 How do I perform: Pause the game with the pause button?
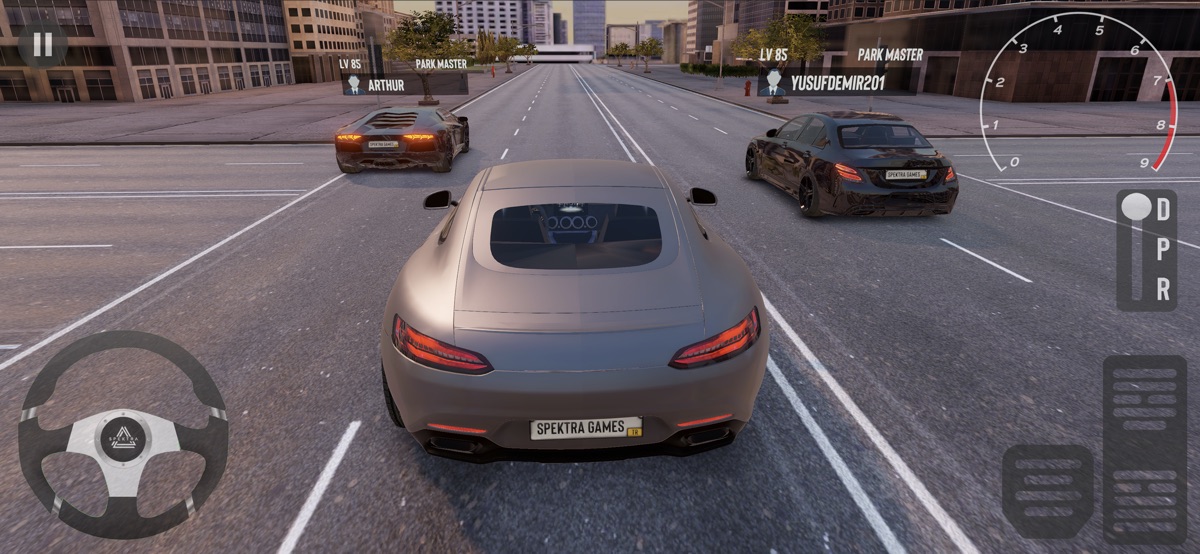tap(42, 44)
